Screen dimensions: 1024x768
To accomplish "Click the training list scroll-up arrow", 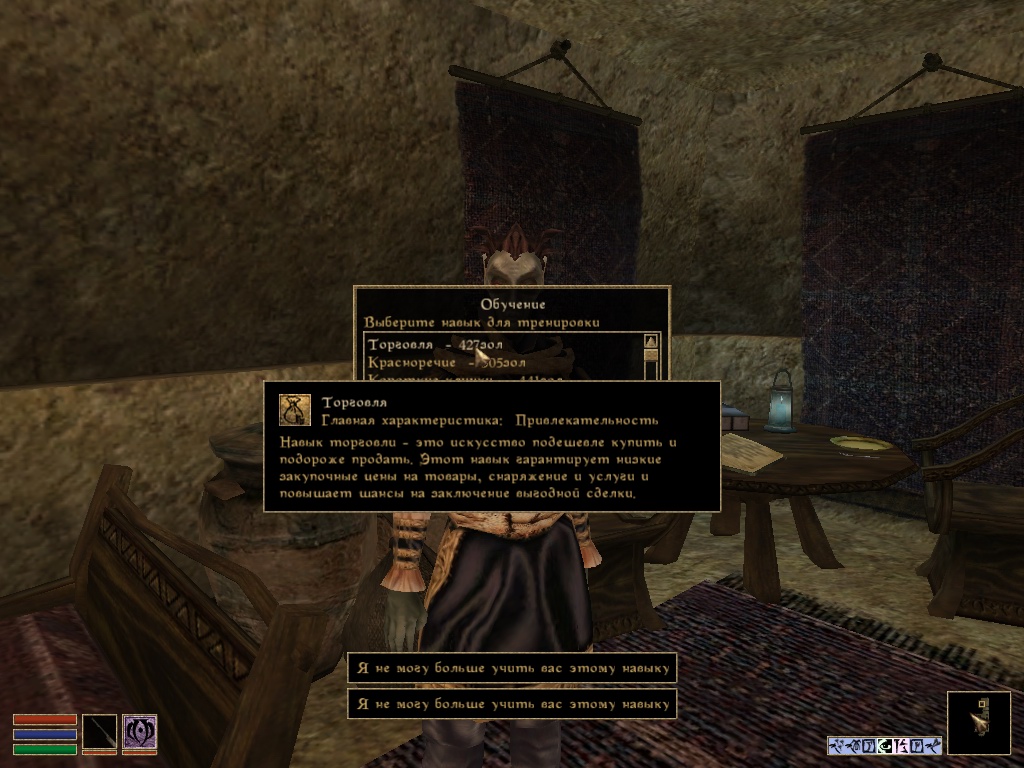I will click(x=651, y=341).
